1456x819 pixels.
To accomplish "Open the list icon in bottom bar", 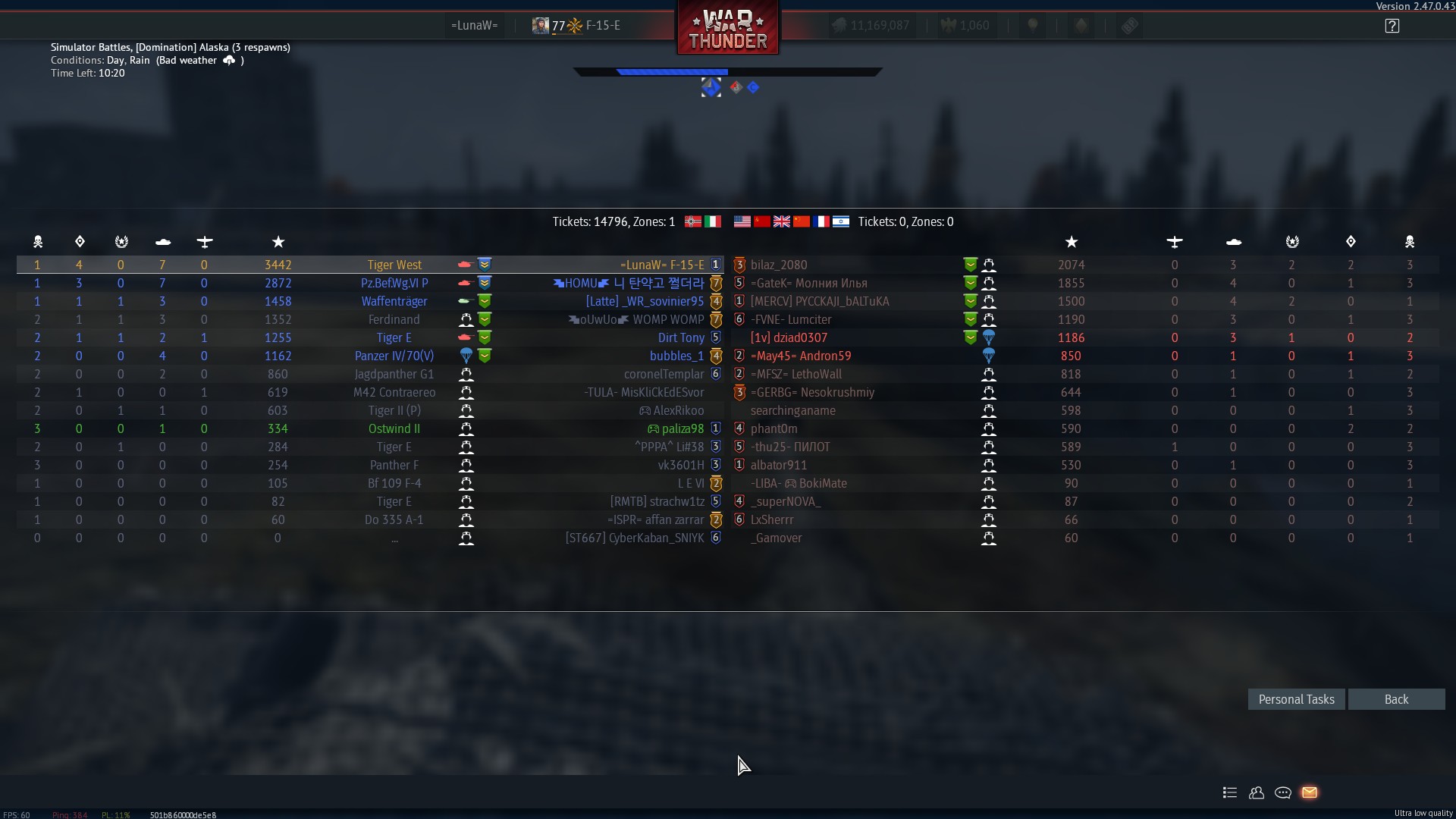I will (1230, 792).
